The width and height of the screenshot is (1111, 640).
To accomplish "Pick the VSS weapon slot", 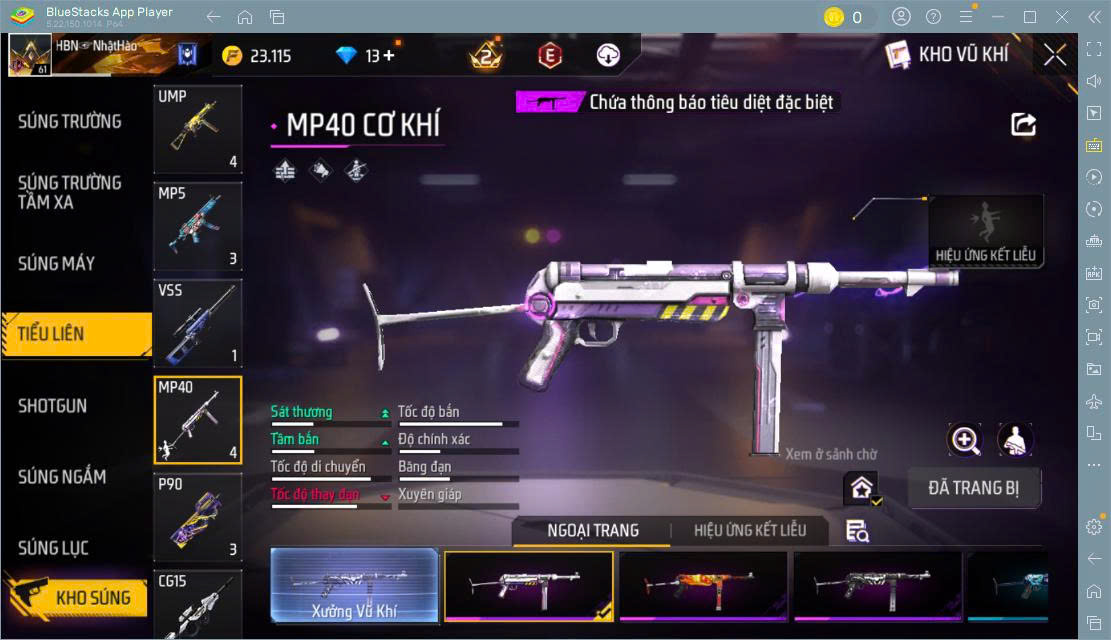I will point(198,324).
